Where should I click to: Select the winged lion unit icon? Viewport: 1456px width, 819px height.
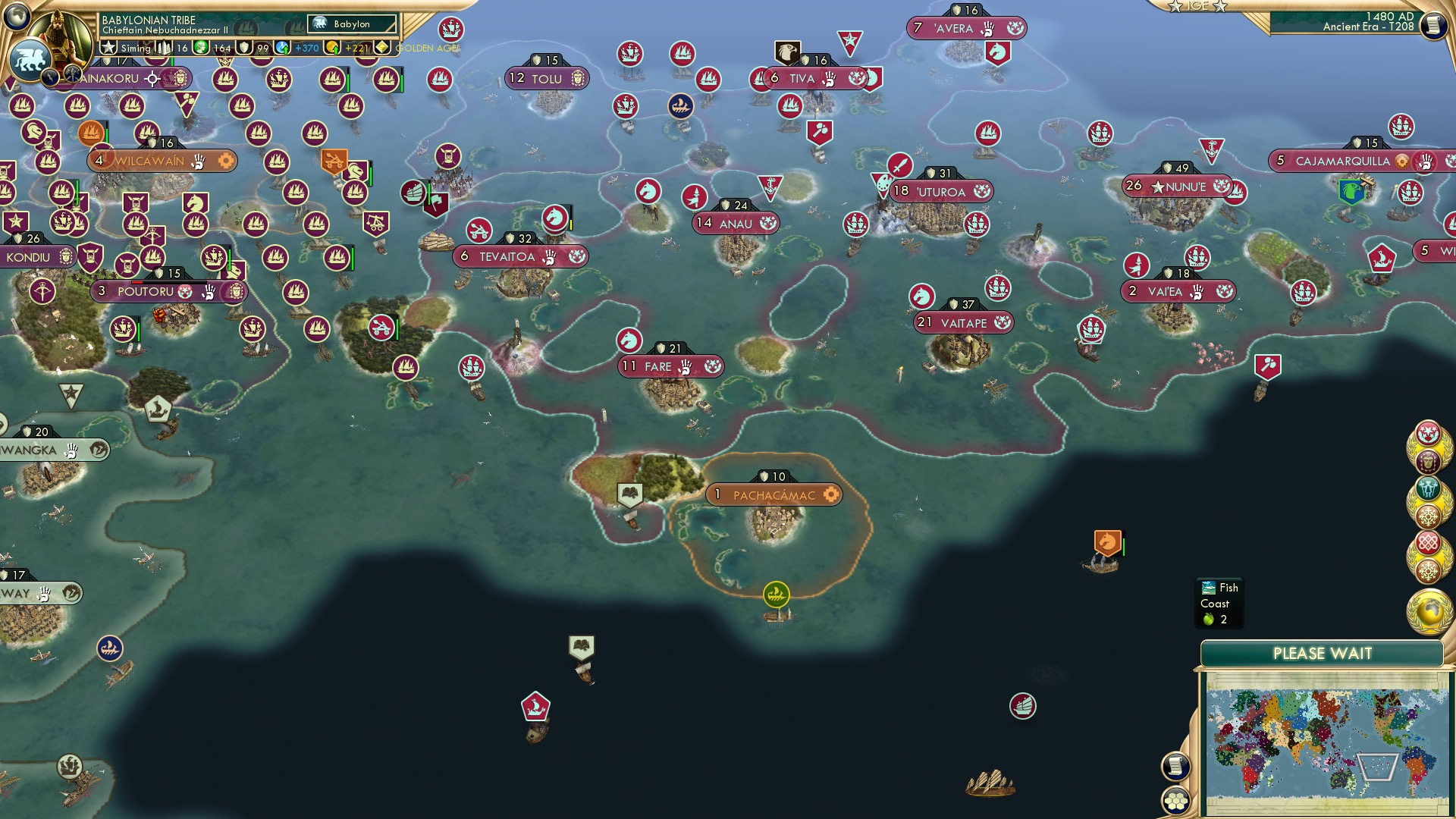click(x=29, y=58)
